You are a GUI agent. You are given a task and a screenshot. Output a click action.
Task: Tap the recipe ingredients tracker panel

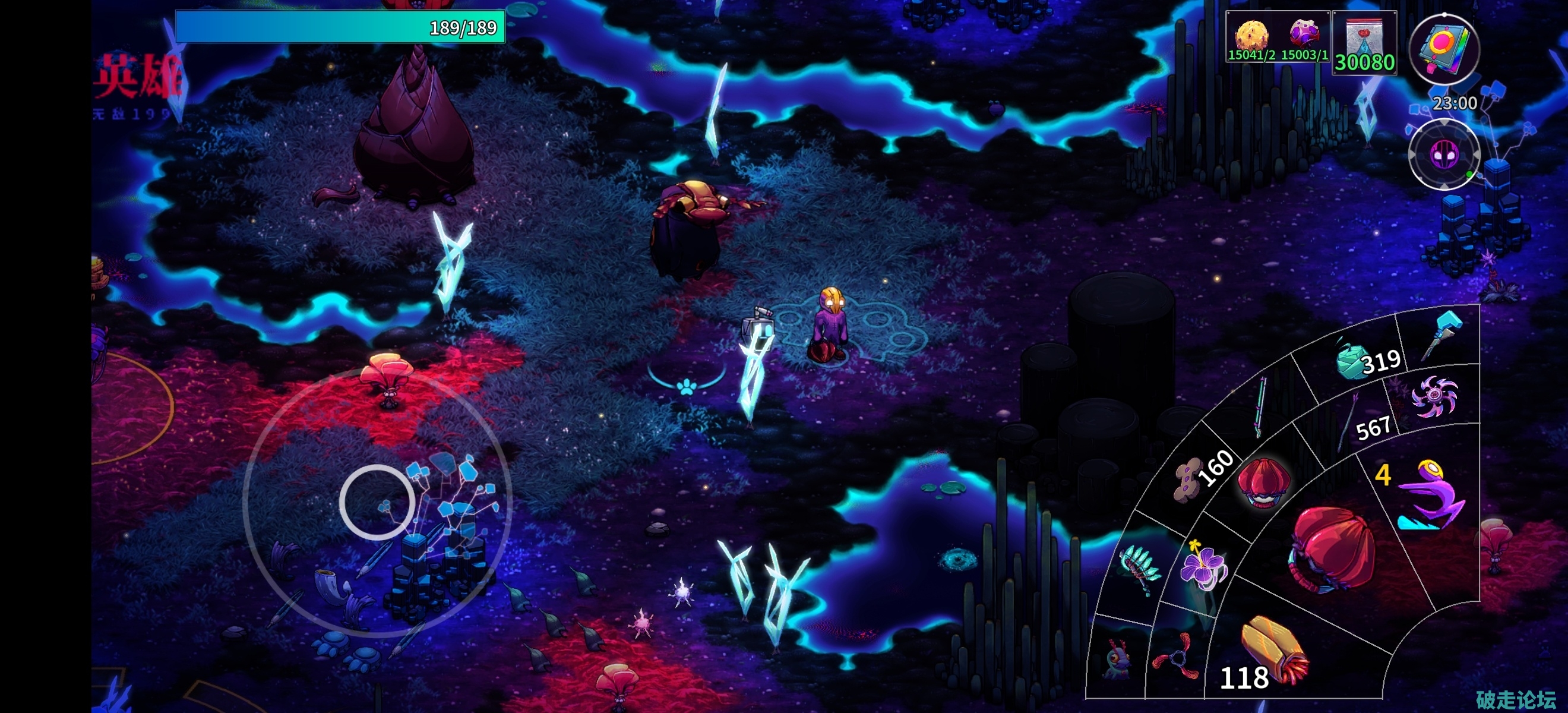(1278, 36)
